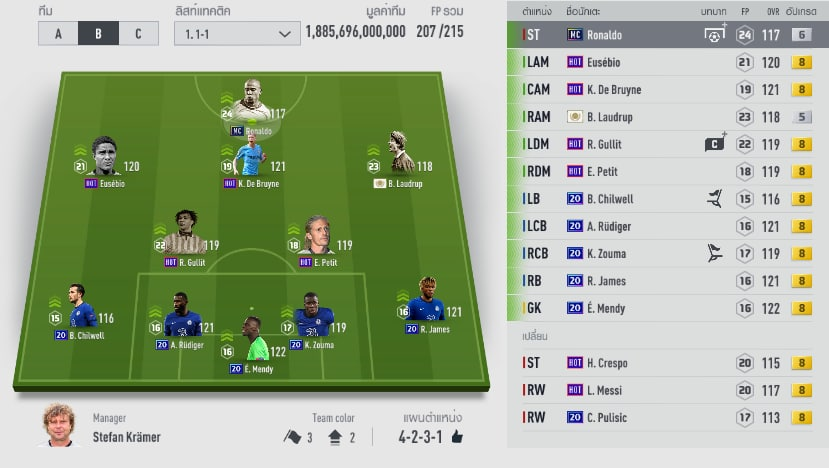Select Ronaldo's card on the pitch
This screenshot has height=468, width=829.
[251, 105]
